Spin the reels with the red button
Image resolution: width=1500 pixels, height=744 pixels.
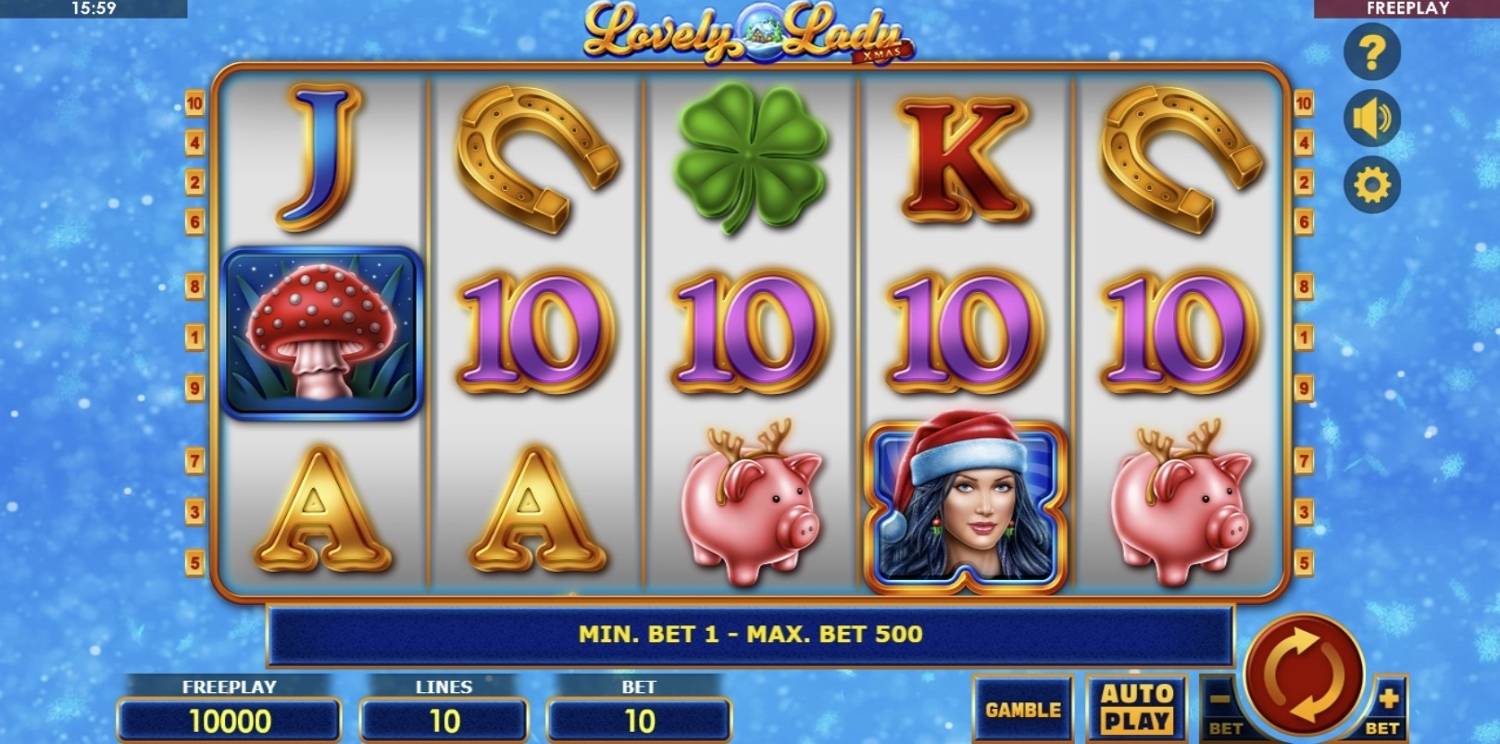1305,674
